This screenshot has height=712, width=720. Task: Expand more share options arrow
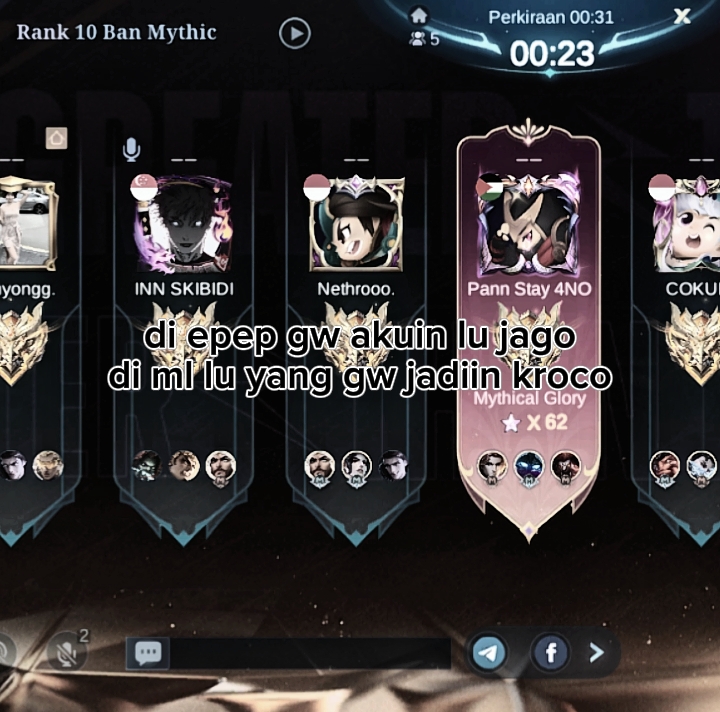click(597, 653)
